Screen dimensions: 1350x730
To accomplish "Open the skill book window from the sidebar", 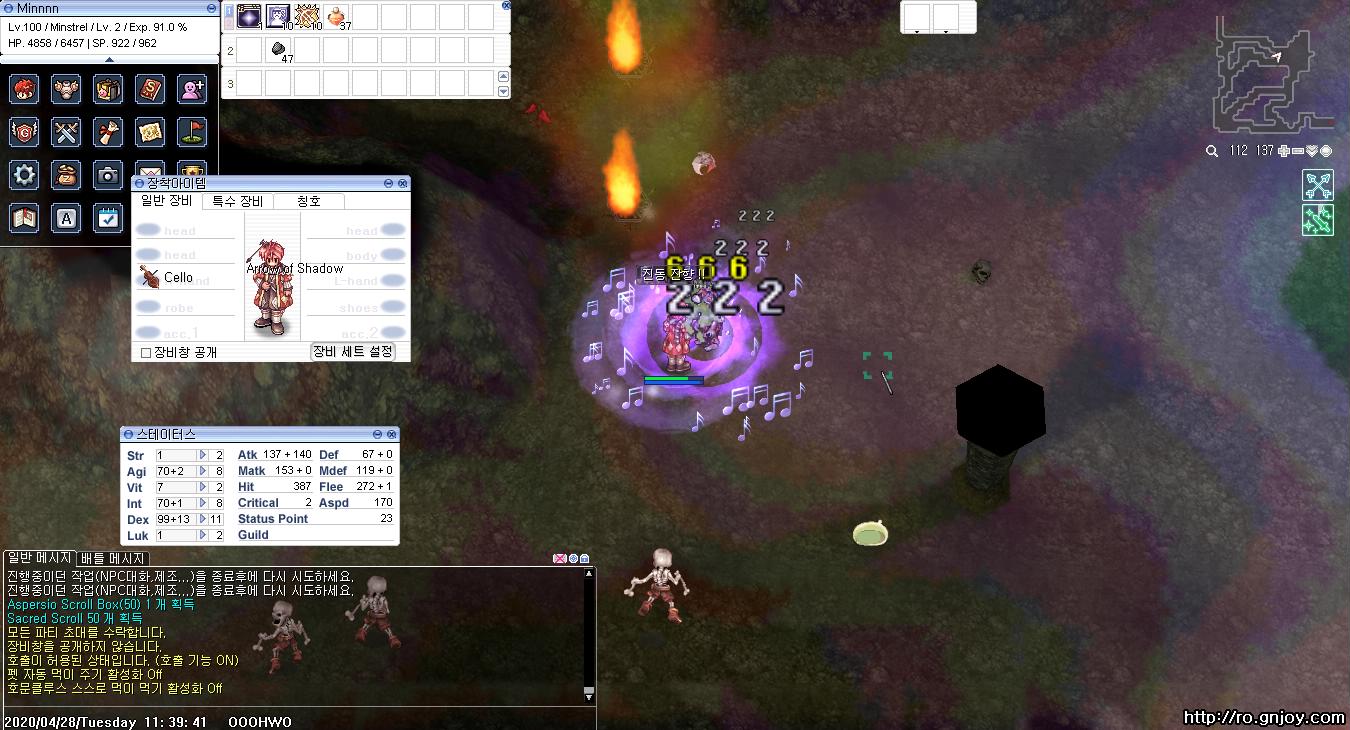I will [150, 89].
